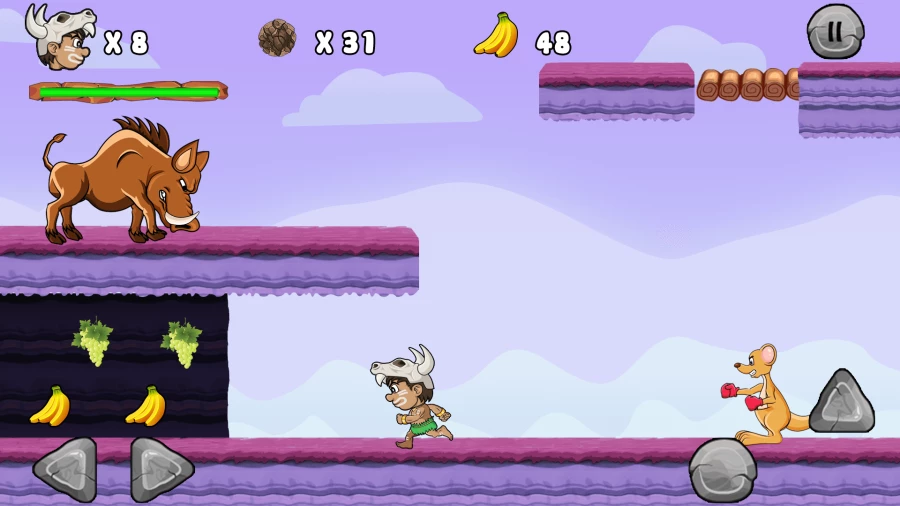The image size is (900, 506).
Task: Hit the triangular stone jump button
Action: 841,403
